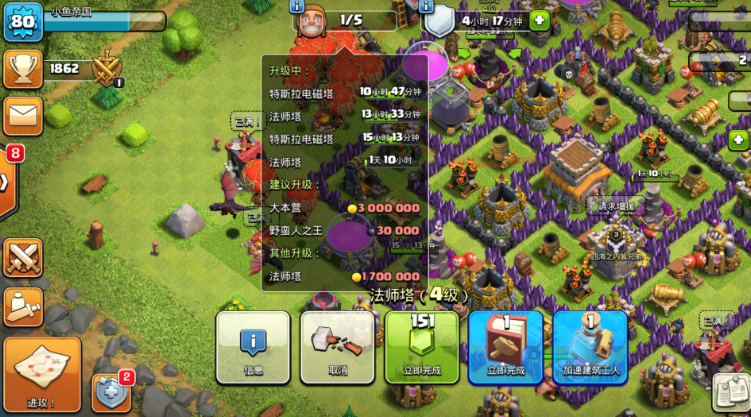
Task: Use the book to finish instantly
Action: point(506,347)
